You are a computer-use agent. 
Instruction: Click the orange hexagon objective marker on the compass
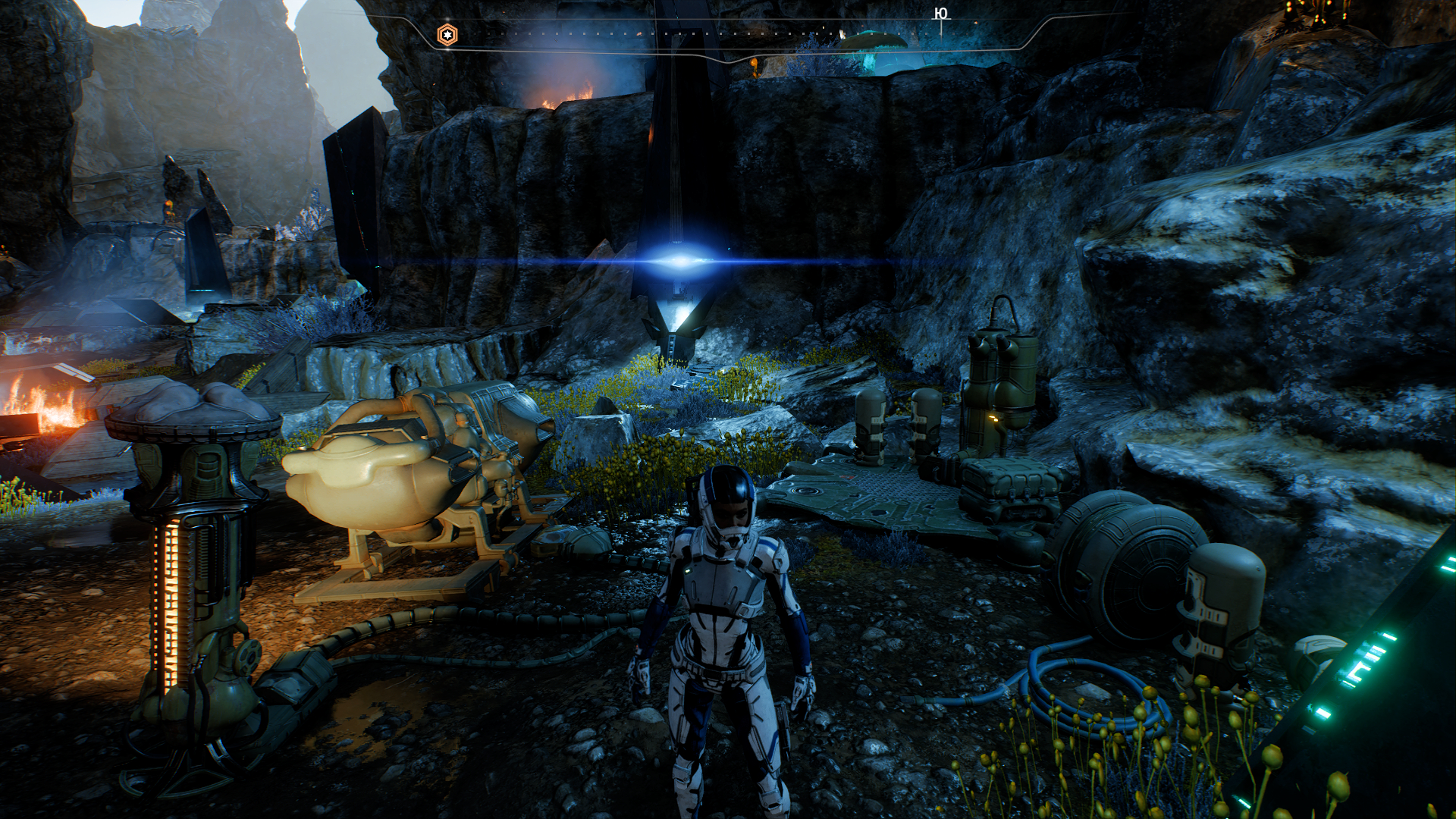pyautogui.click(x=447, y=35)
